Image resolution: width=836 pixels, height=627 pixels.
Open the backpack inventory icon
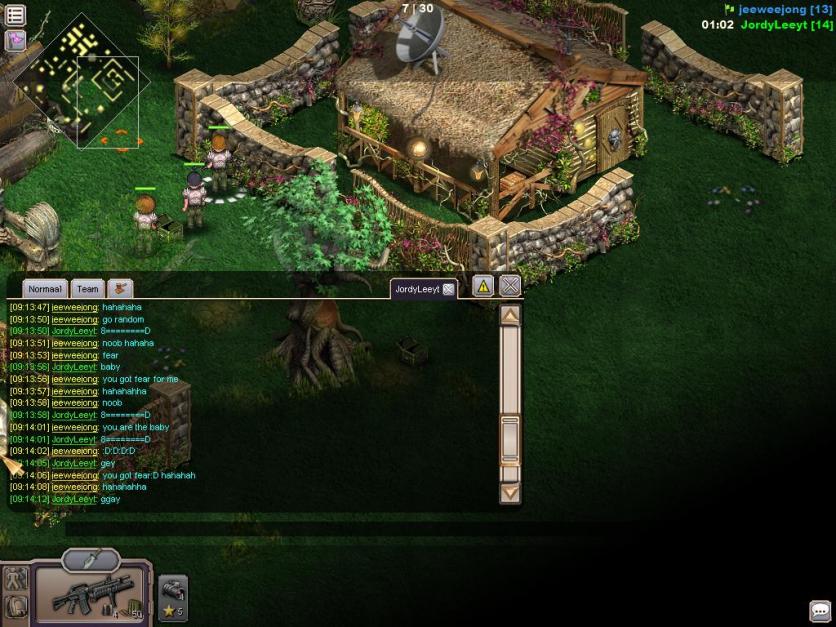(x=15, y=605)
